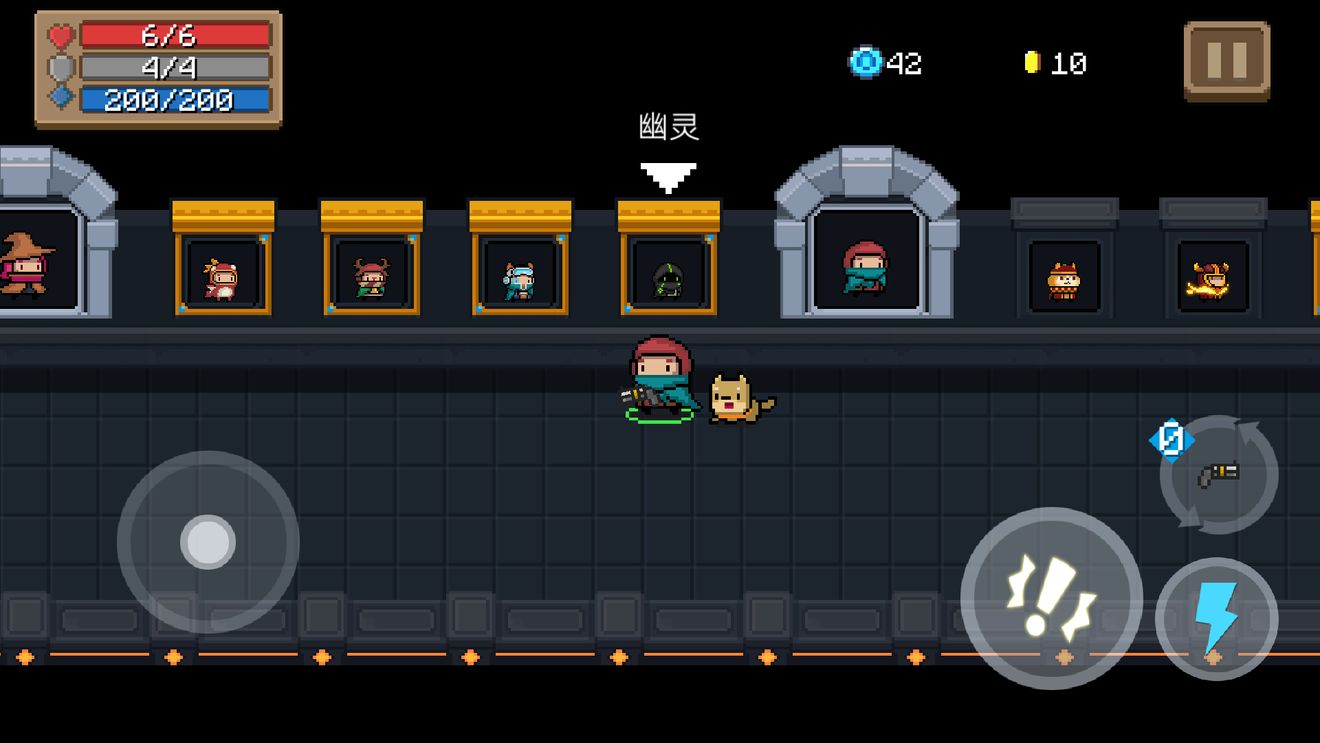Activate the lightning bolt skill

click(x=1216, y=619)
